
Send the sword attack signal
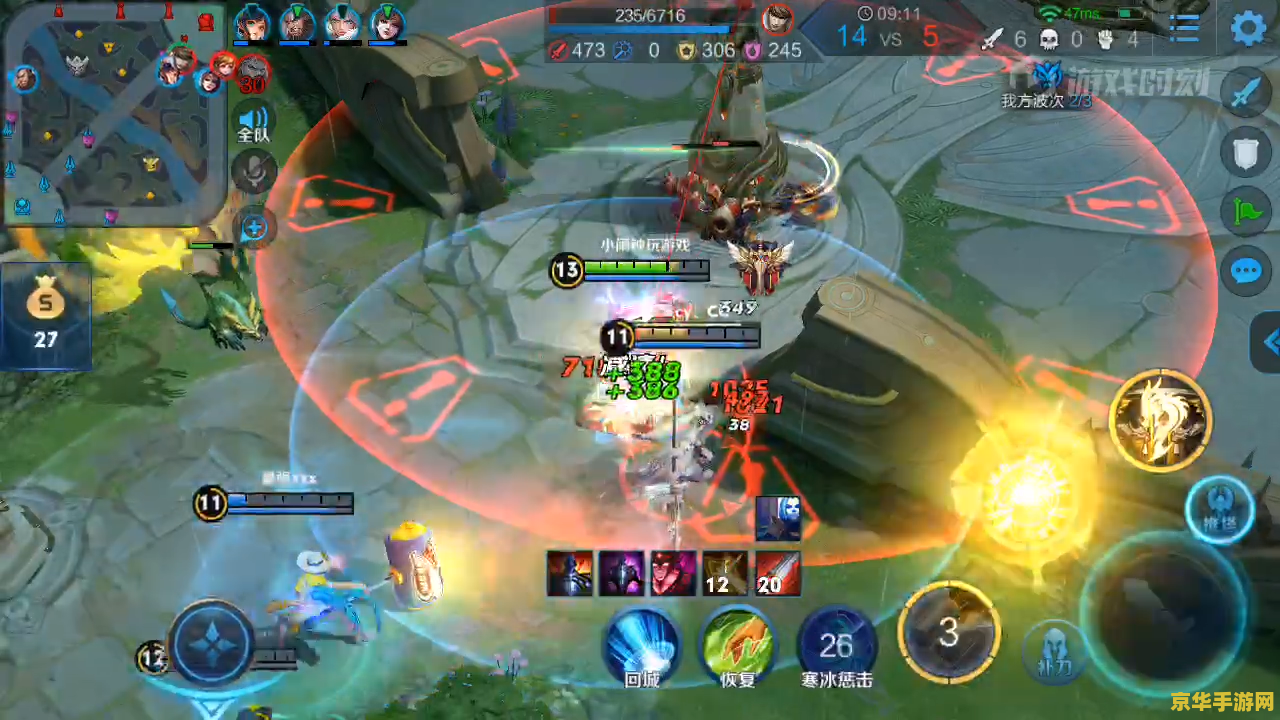pyautogui.click(x=1246, y=94)
